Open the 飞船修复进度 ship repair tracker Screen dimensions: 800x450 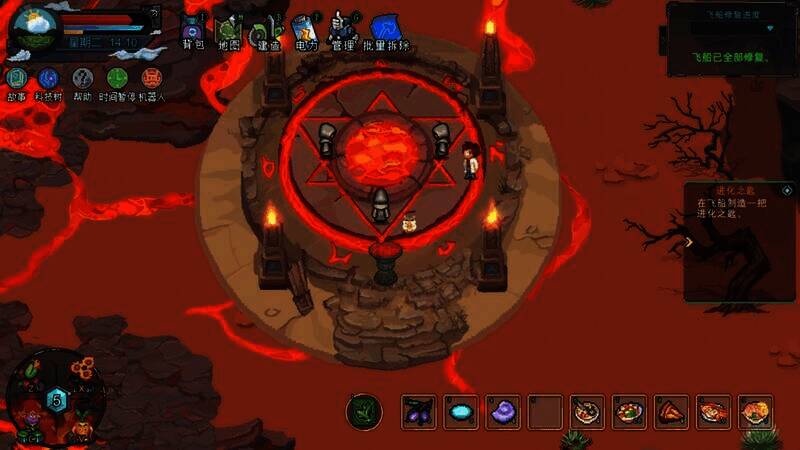coord(728,36)
